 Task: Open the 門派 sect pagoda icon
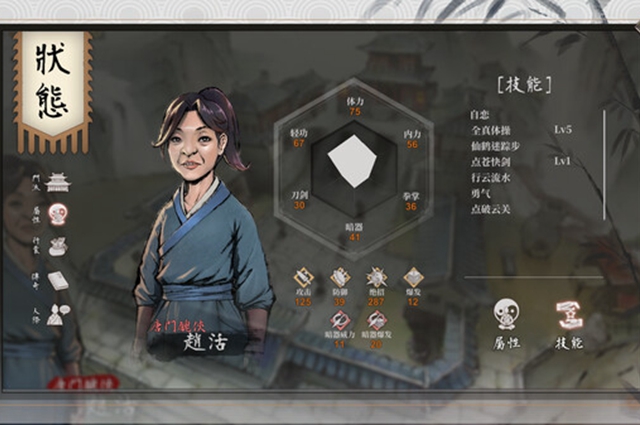58,182
